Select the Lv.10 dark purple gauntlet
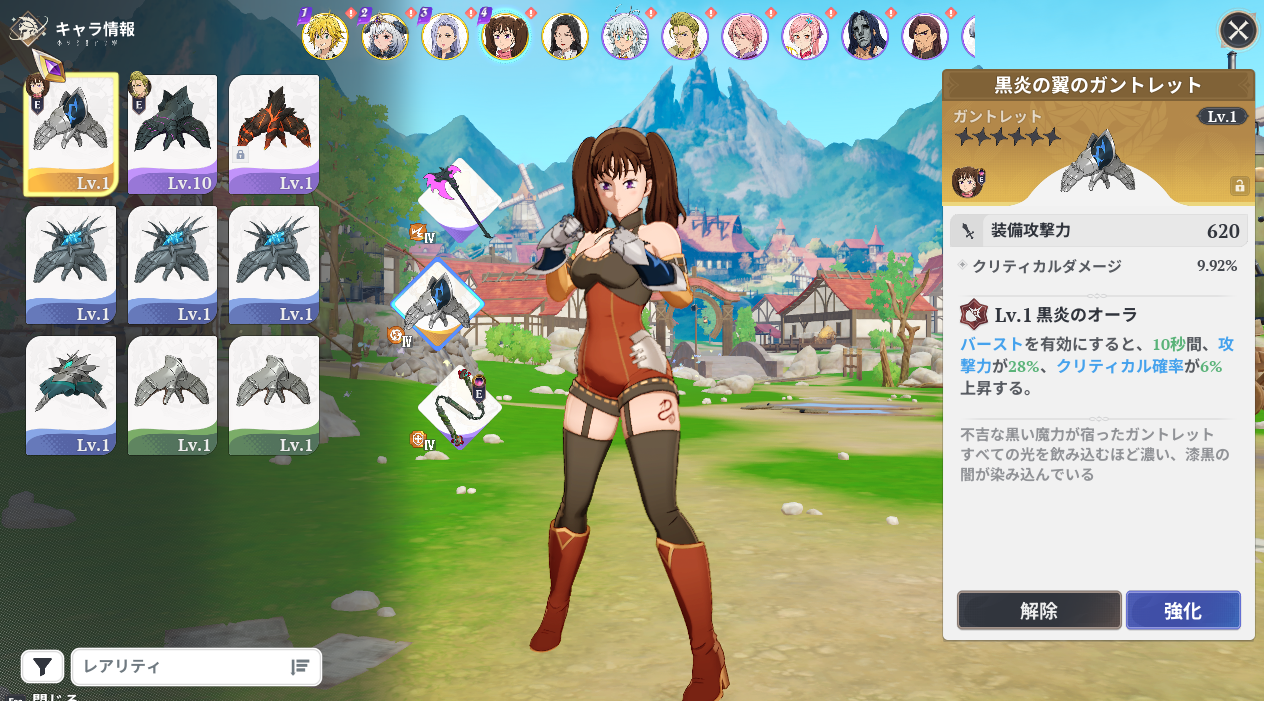Image resolution: width=1264 pixels, height=701 pixels. [172, 134]
